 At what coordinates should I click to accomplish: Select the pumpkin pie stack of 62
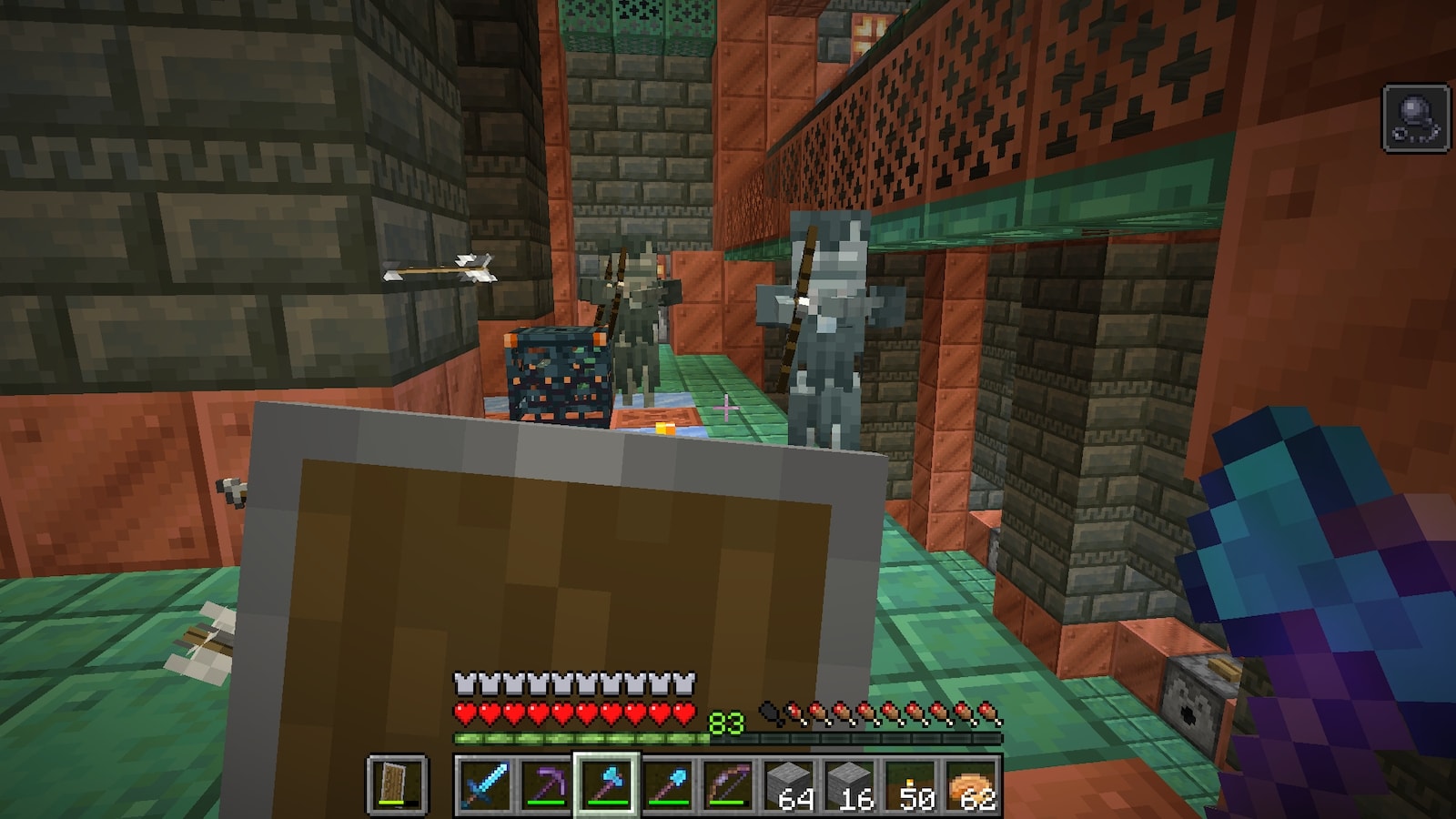(972, 784)
